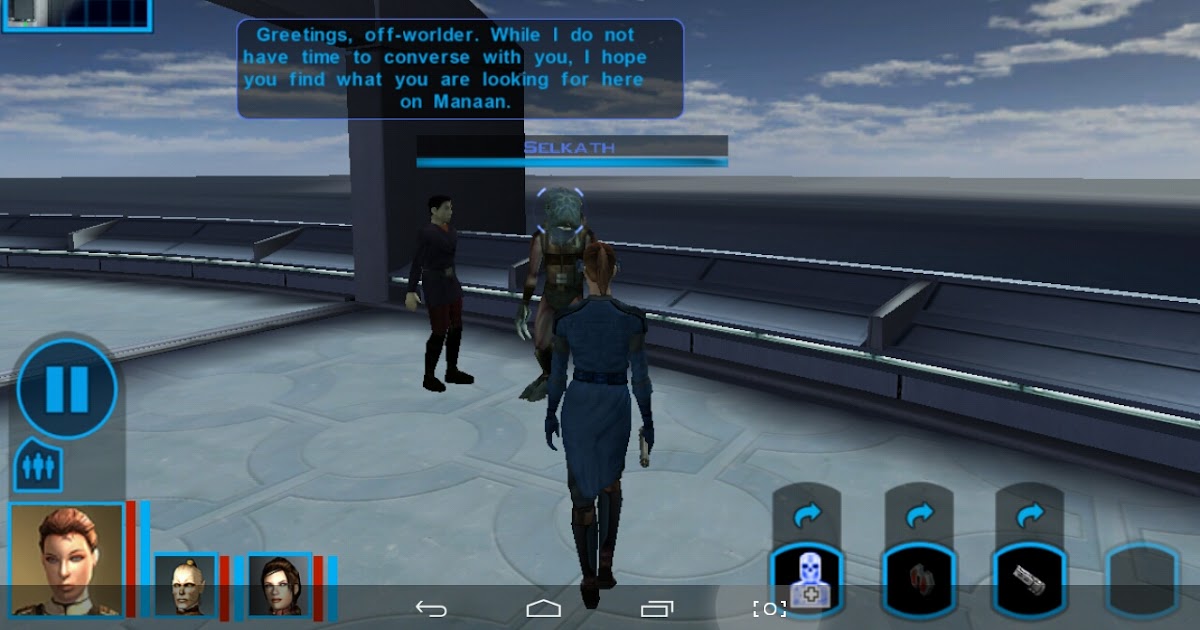Tap the Android back arrow
1200x630 pixels.
[431, 608]
